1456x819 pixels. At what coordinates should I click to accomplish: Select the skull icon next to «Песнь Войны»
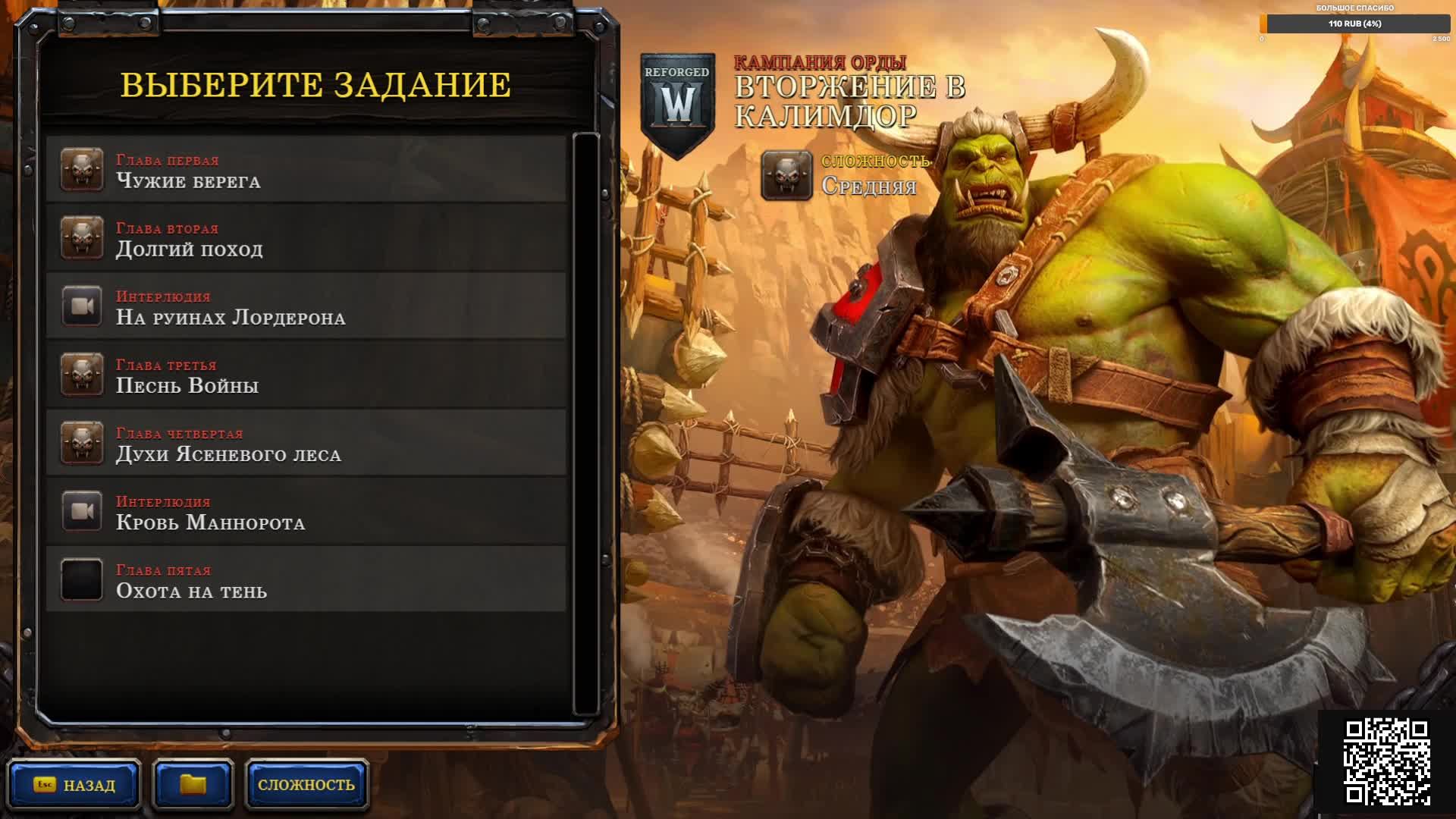[x=81, y=374]
